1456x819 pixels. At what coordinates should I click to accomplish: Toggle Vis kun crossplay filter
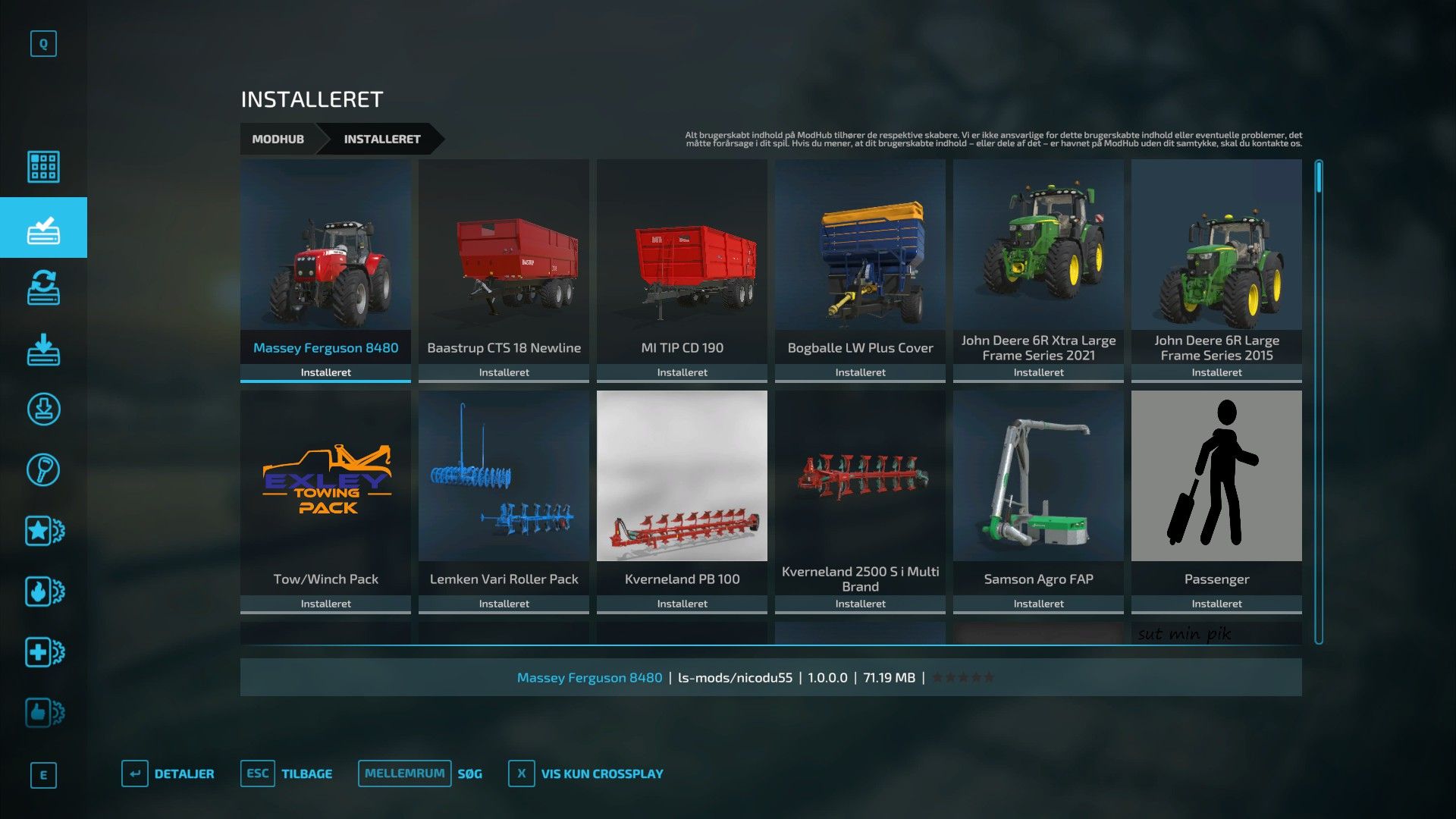pos(586,773)
